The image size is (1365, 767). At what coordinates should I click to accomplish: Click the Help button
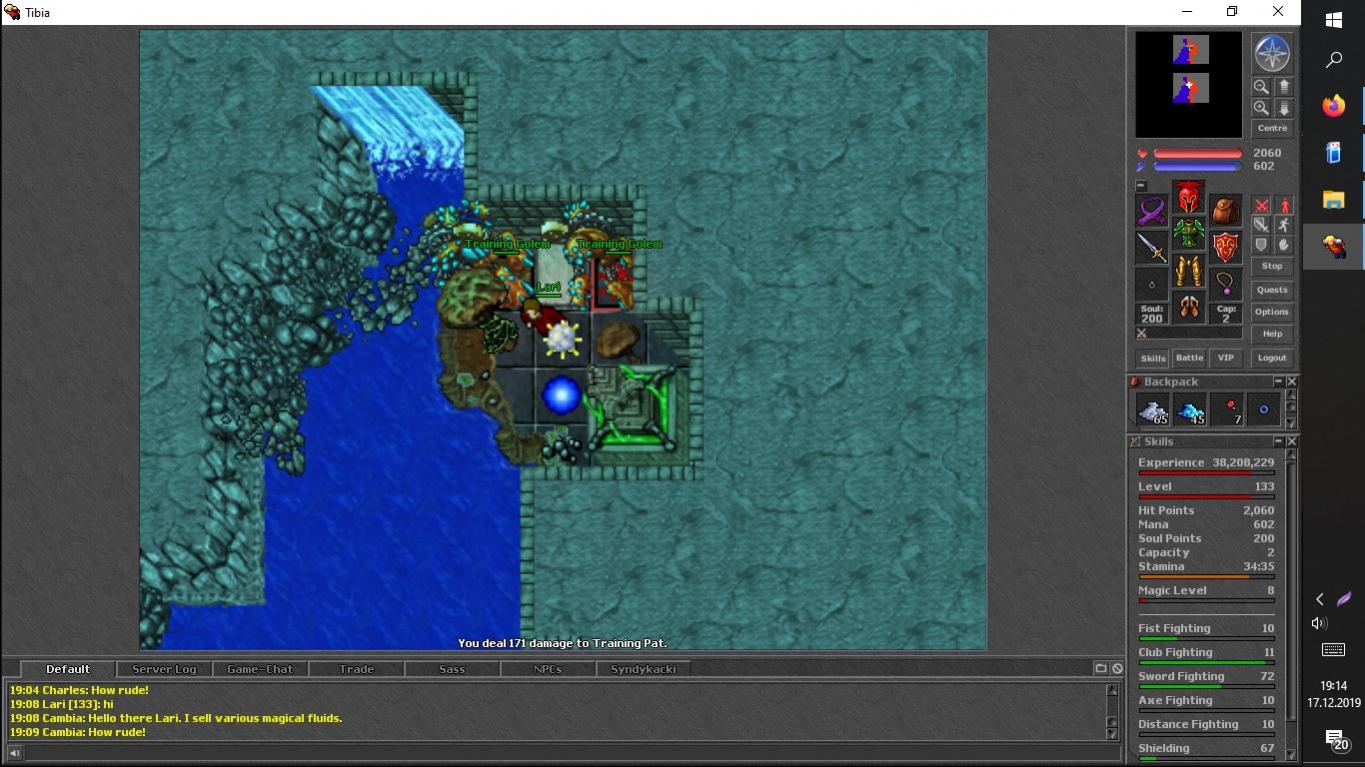pos(1272,334)
